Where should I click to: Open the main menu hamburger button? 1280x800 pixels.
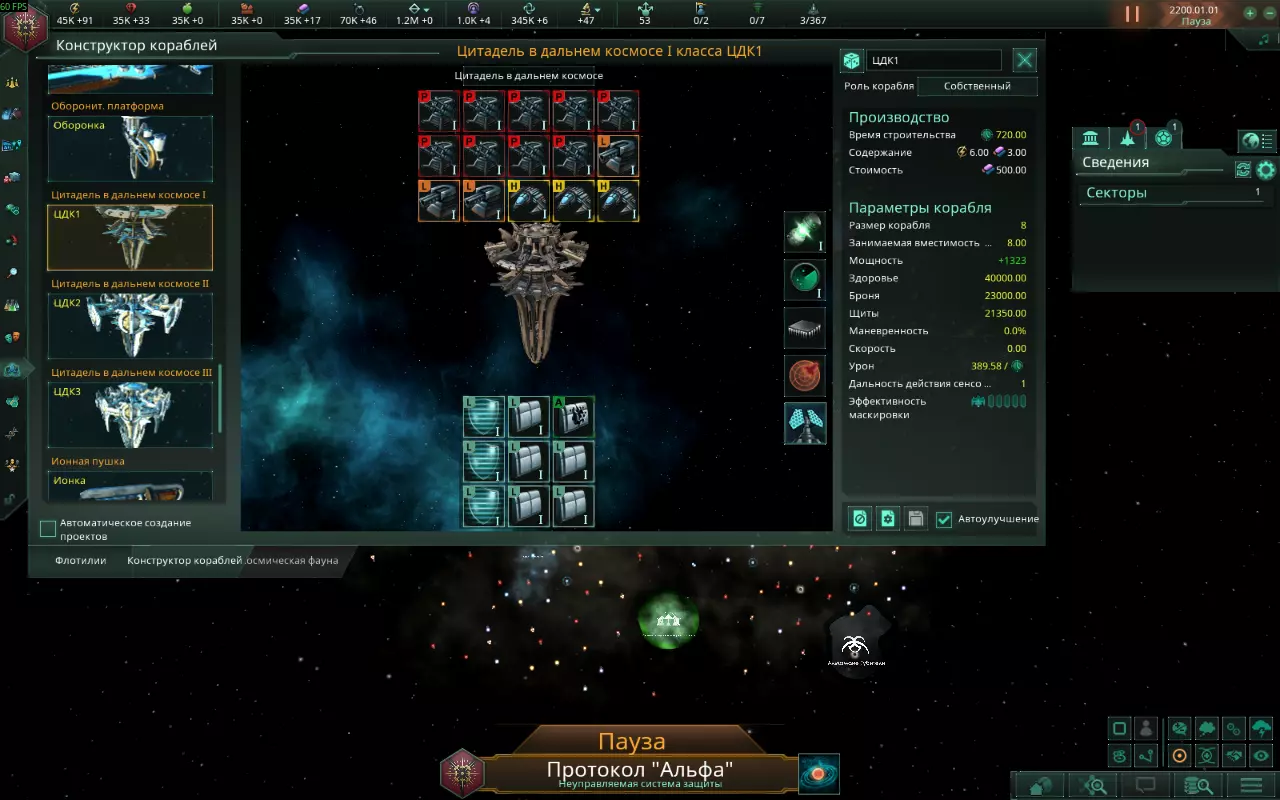pyautogui.click(x=1250, y=785)
